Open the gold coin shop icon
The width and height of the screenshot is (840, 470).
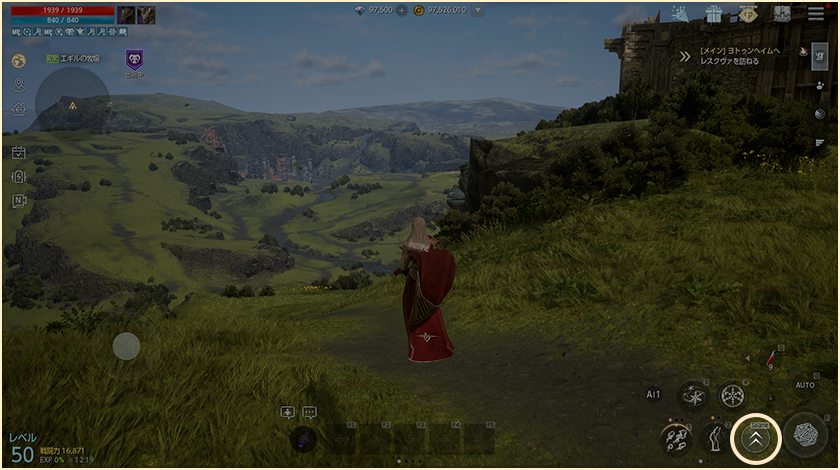tap(747, 14)
